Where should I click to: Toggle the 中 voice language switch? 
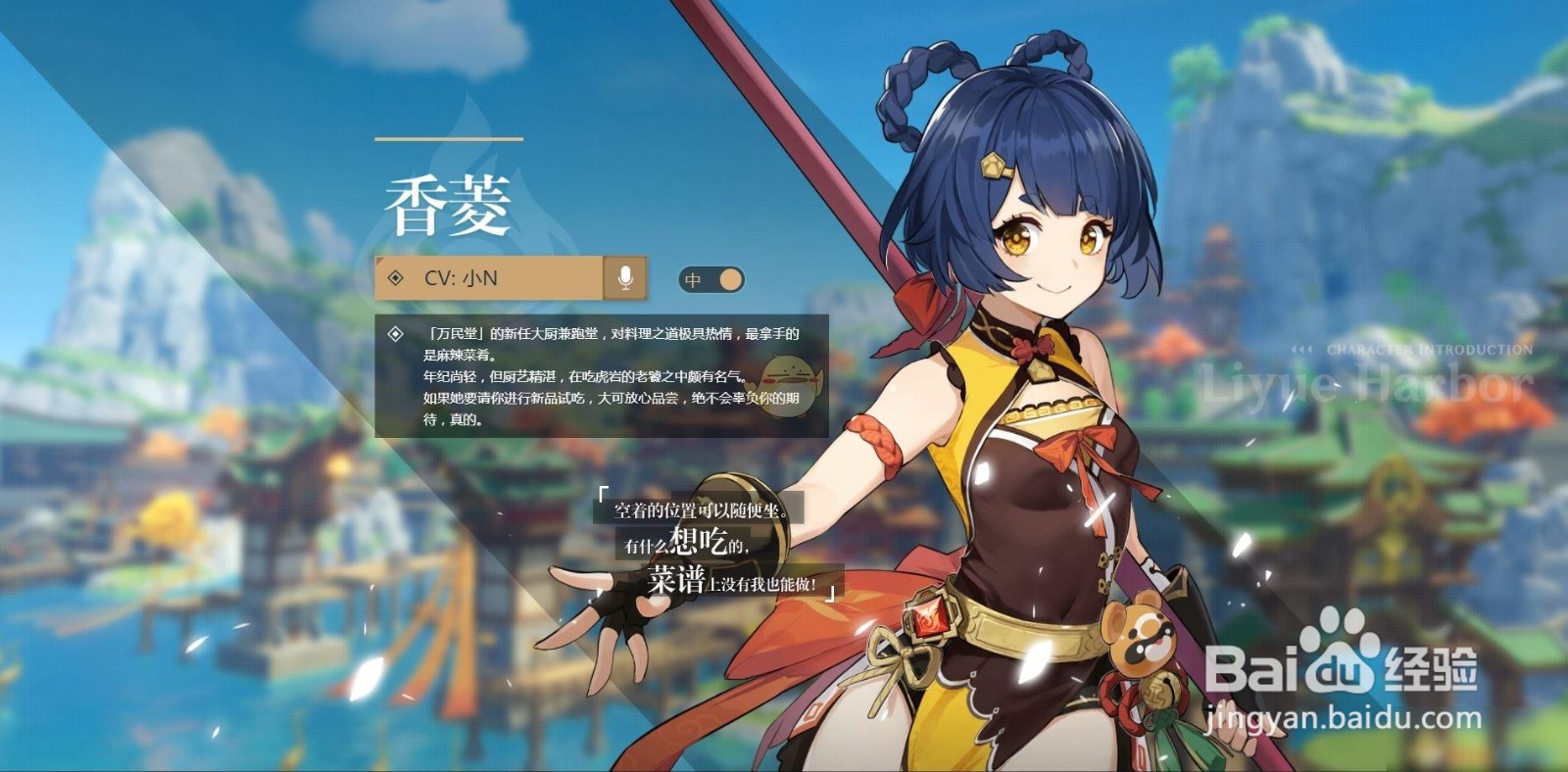[x=710, y=279]
